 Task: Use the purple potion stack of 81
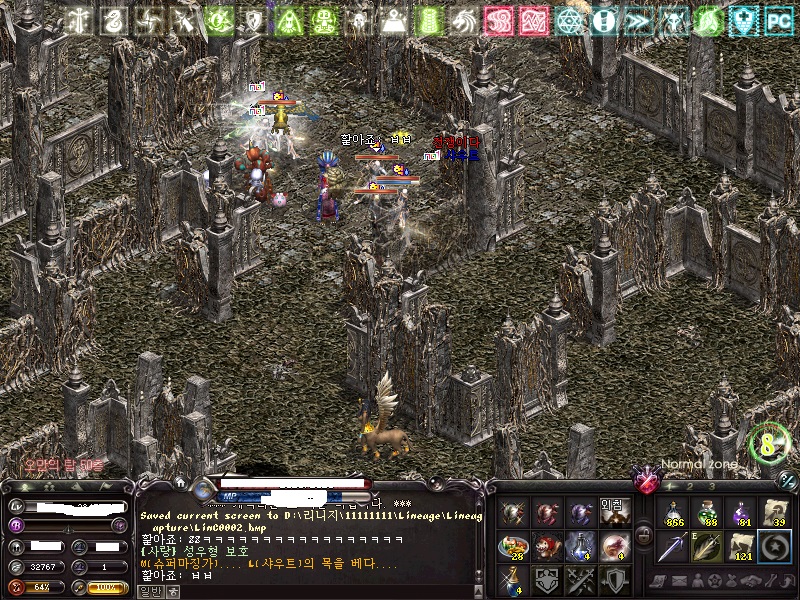click(741, 513)
